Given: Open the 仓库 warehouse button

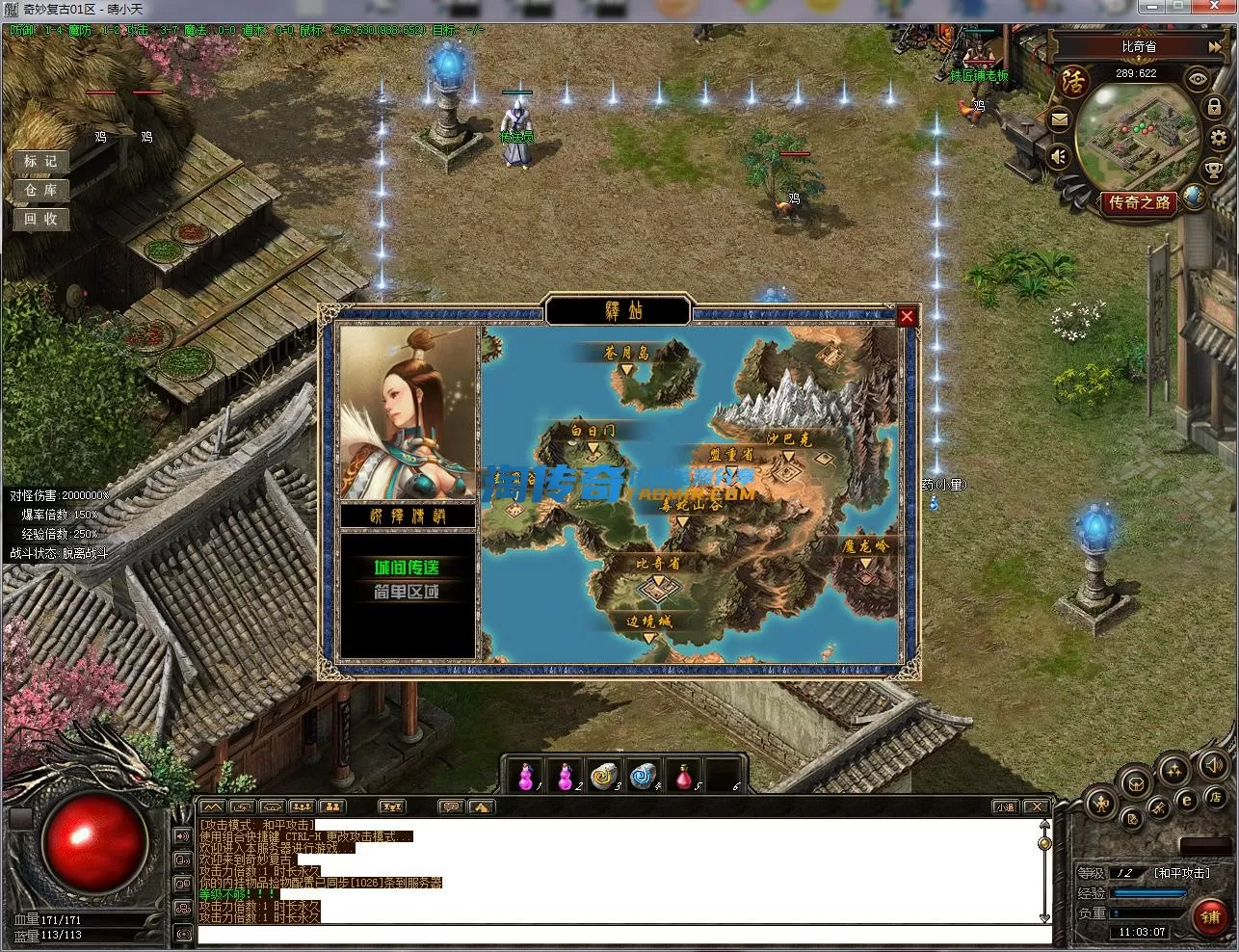Looking at the screenshot, I should point(40,190).
